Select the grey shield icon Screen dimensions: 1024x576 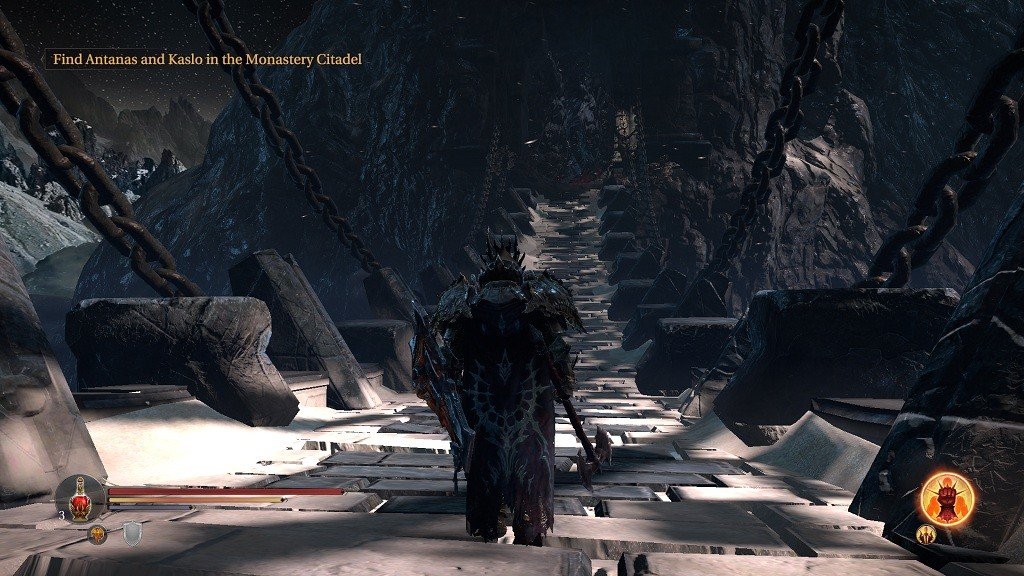132,534
